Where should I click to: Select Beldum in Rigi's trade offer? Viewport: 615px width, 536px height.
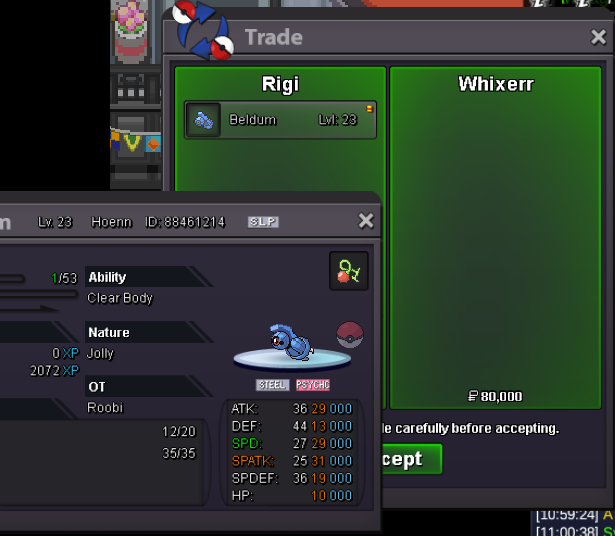(x=280, y=120)
